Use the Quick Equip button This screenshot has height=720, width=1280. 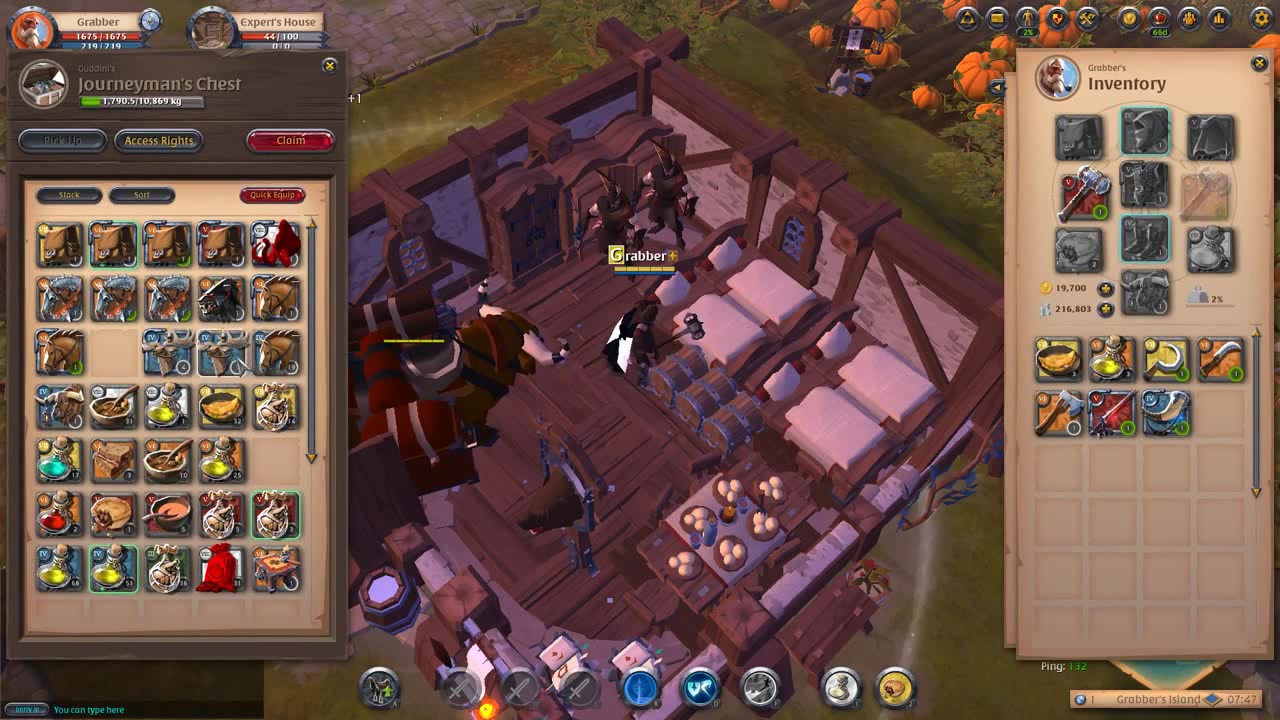(272, 195)
